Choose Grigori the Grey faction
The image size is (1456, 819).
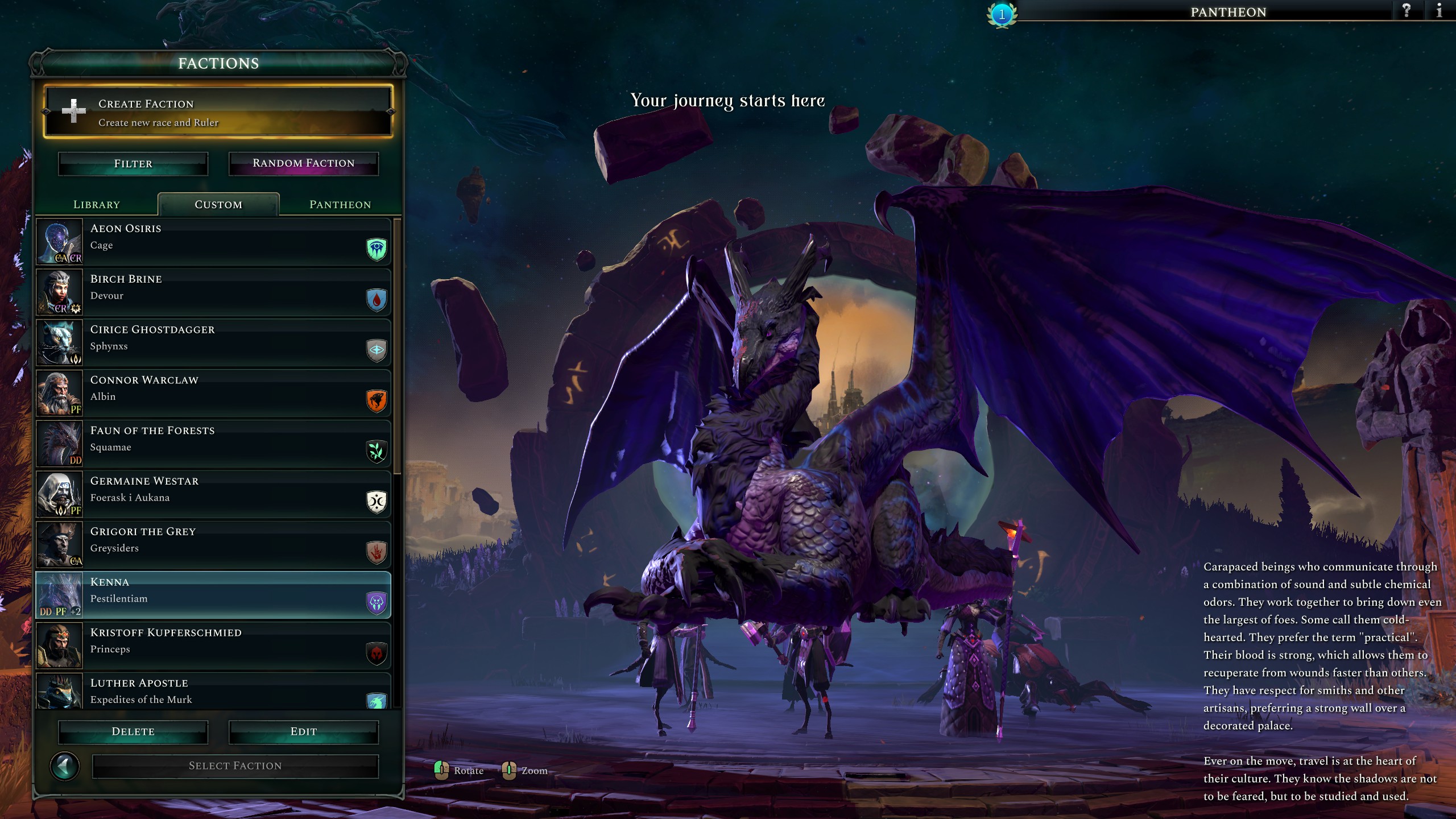pyautogui.click(x=213, y=545)
